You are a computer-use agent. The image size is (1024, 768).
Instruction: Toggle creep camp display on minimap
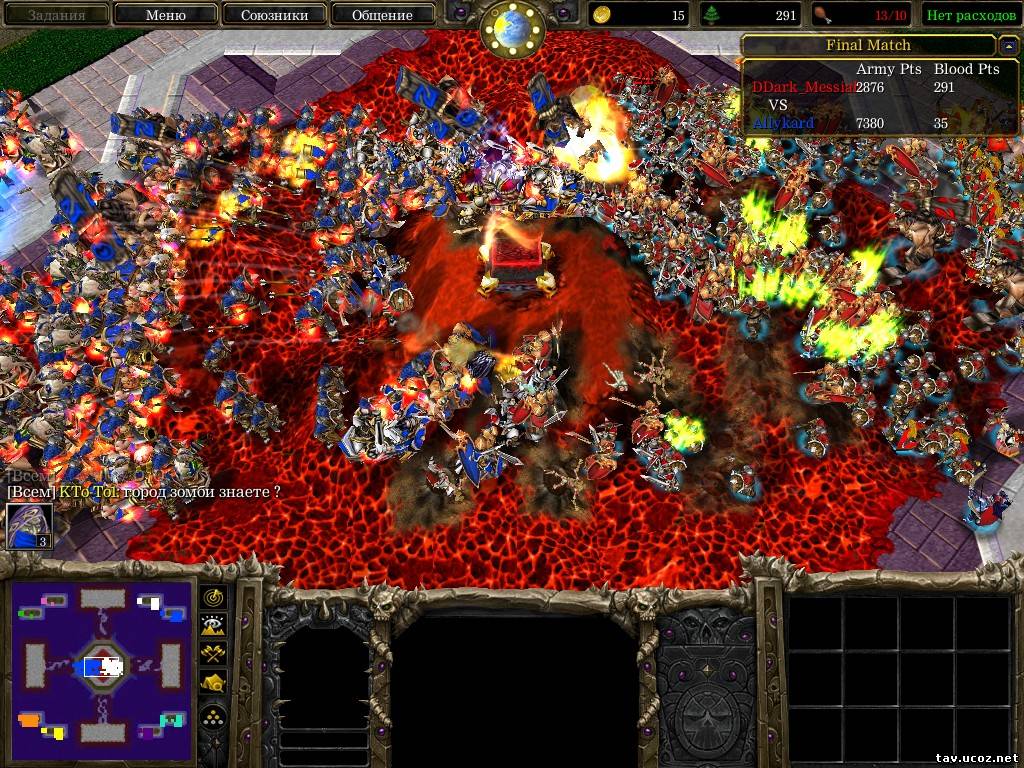tap(214, 684)
